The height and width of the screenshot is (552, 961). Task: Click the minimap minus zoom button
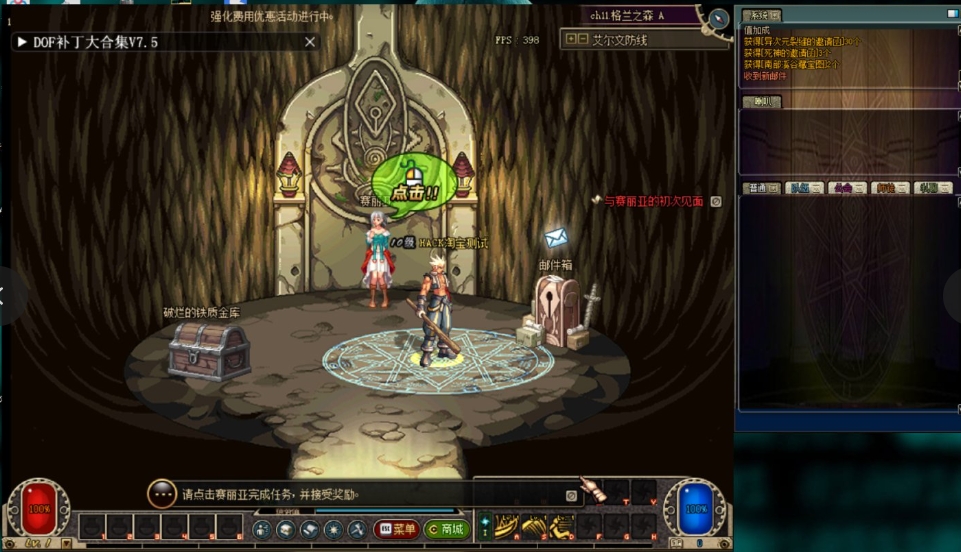(583, 40)
